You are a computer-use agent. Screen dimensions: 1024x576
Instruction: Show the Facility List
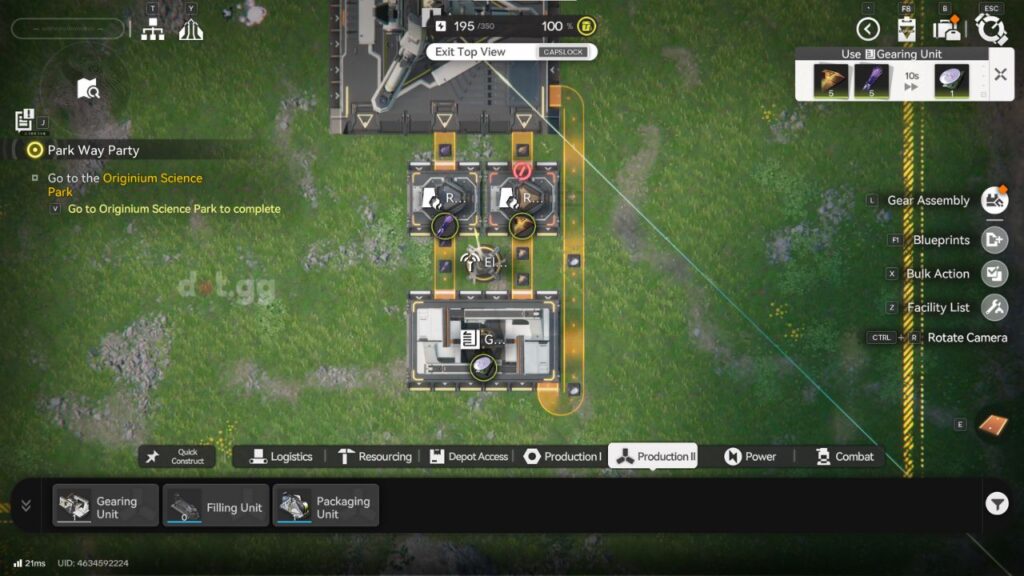coord(993,307)
